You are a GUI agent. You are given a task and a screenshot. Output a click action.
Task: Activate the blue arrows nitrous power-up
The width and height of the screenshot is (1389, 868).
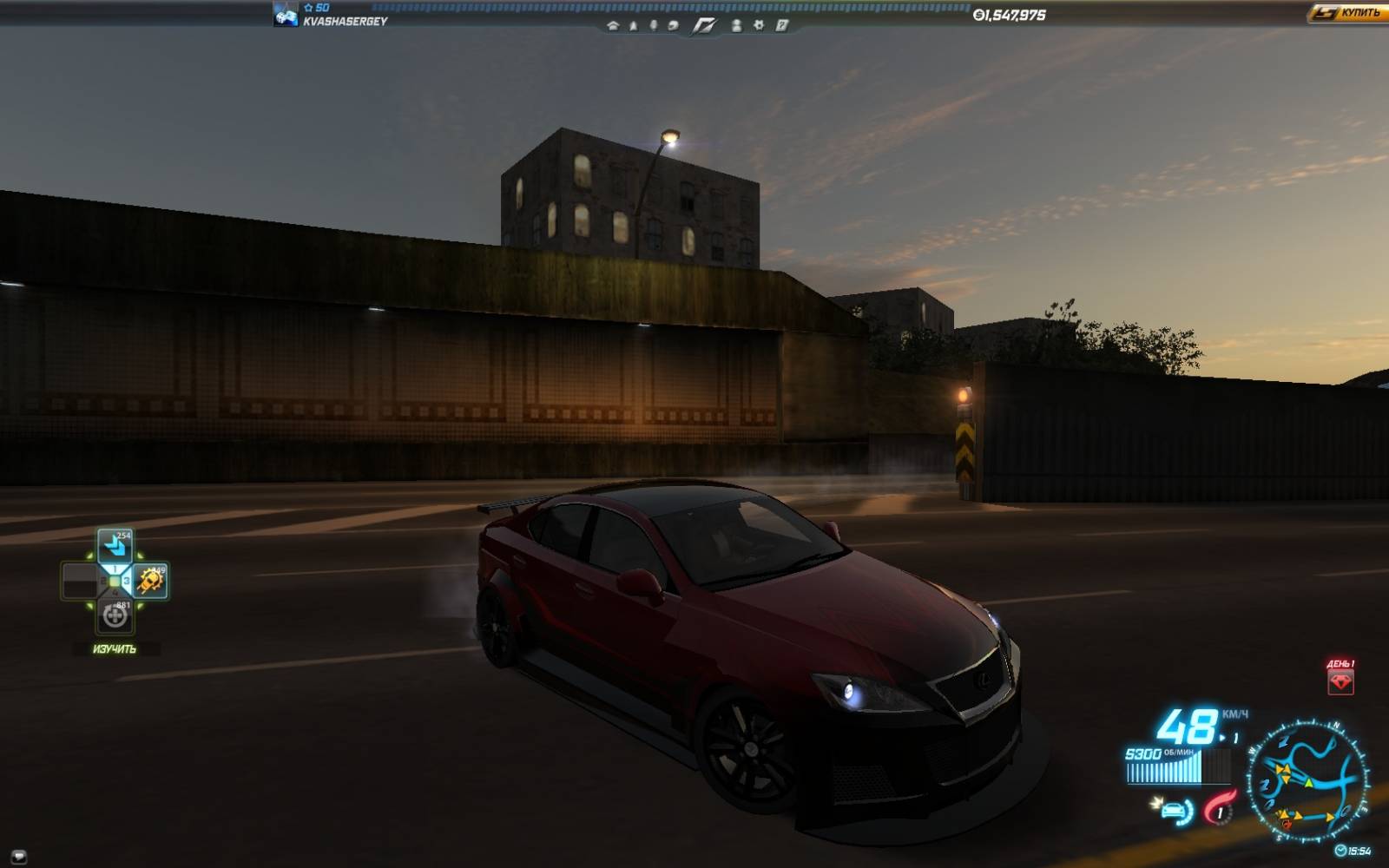pyautogui.click(x=115, y=546)
